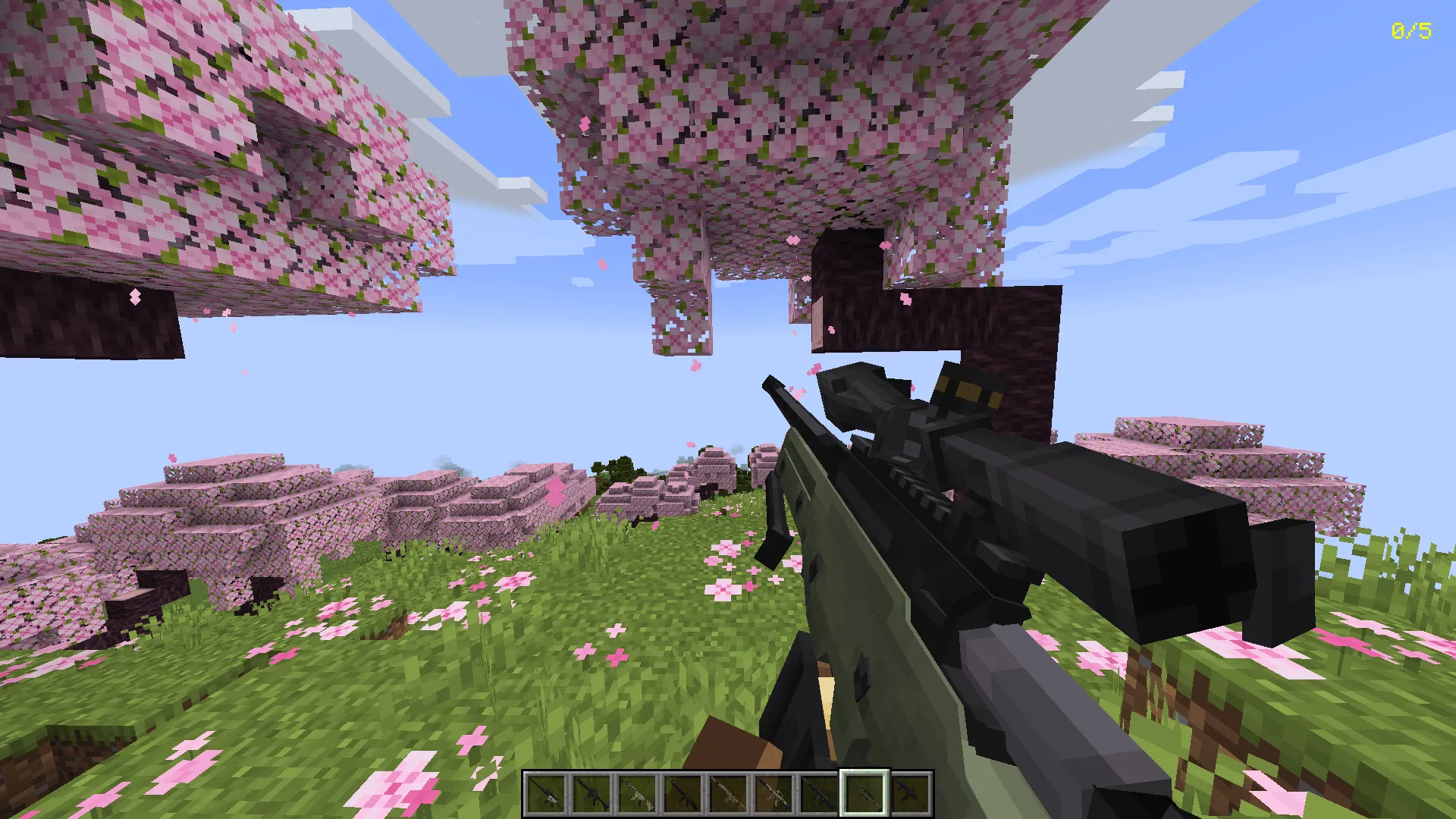1456x819 pixels.
Task: Select the rifle in hotbar slot 4
Action: click(682, 791)
